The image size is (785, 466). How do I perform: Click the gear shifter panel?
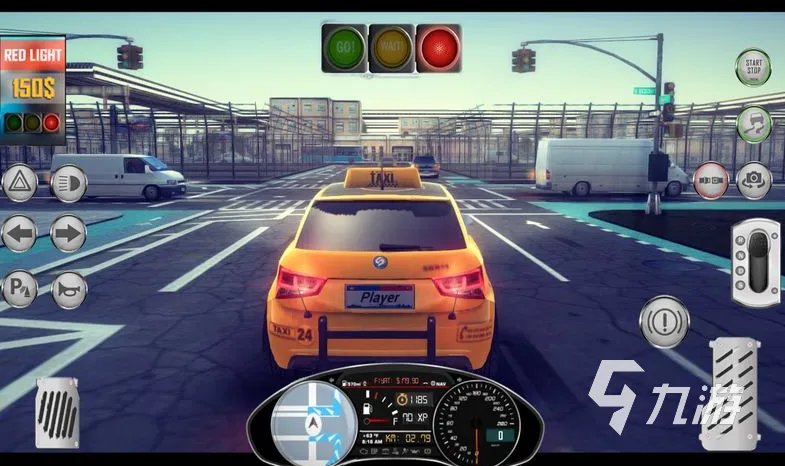pyautogui.click(x=755, y=261)
